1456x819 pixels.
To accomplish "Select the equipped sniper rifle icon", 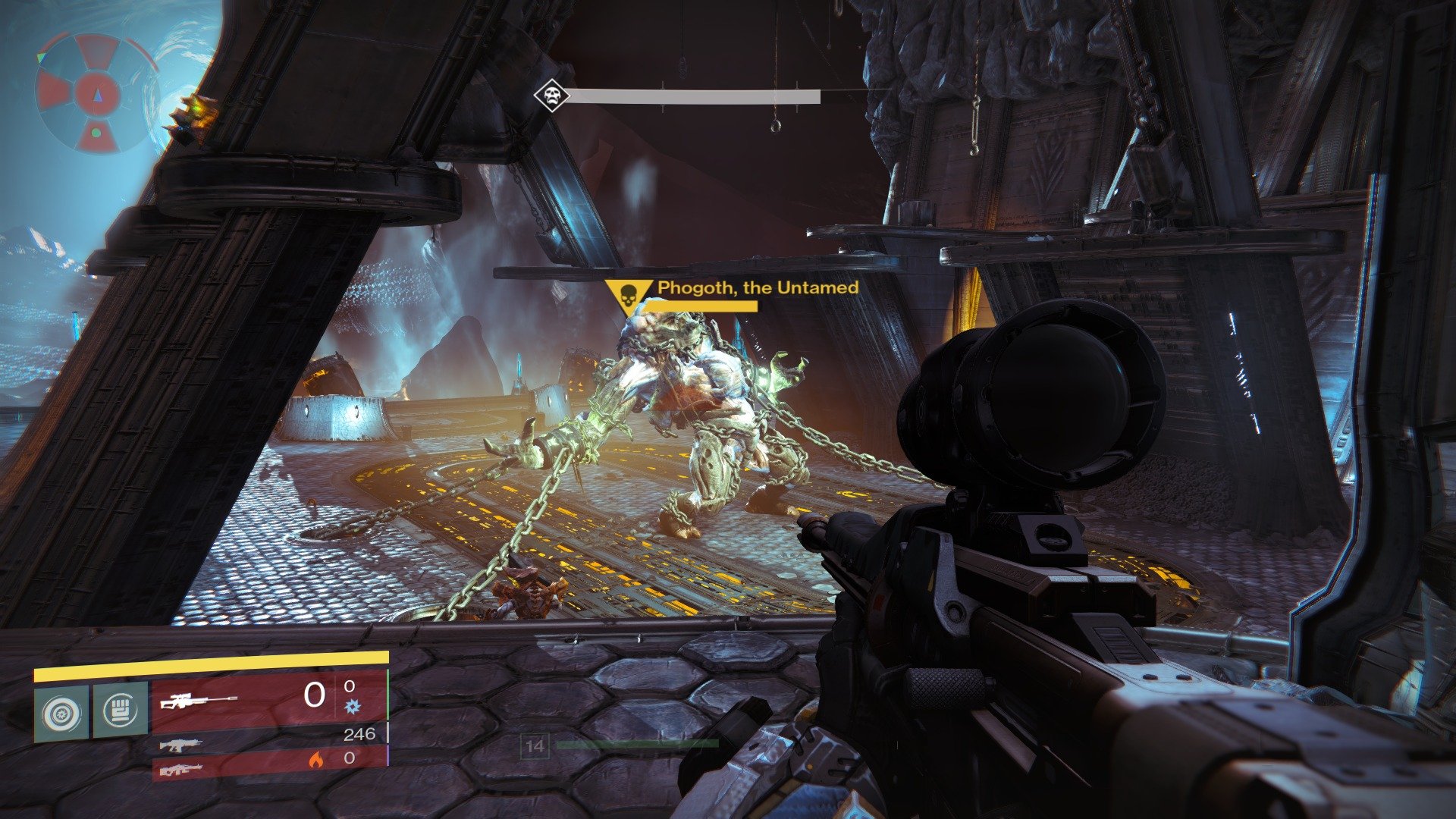I will click(x=199, y=701).
